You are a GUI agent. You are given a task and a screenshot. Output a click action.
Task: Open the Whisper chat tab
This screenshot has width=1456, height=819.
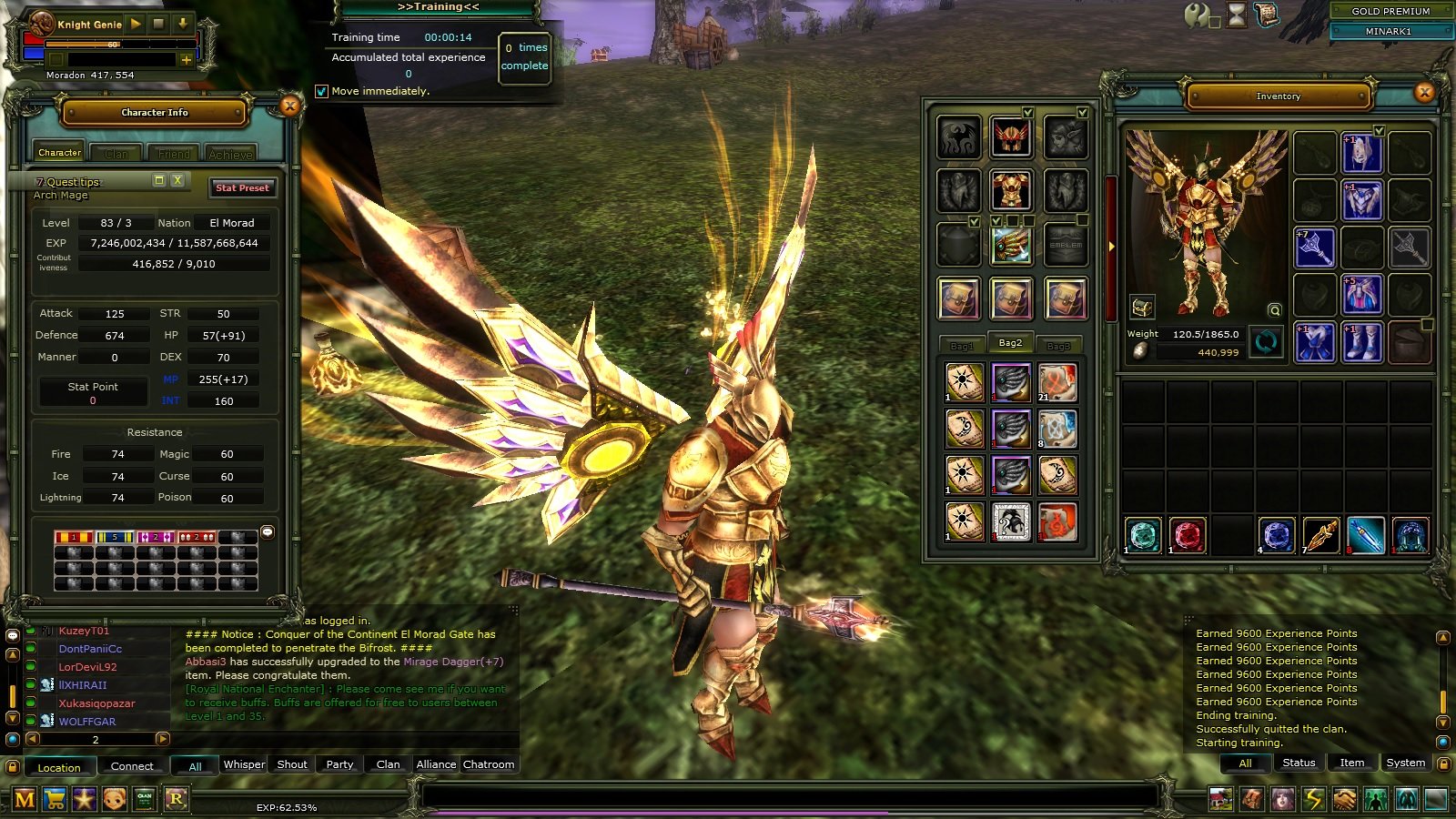pyautogui.click(x=243, y=765)
